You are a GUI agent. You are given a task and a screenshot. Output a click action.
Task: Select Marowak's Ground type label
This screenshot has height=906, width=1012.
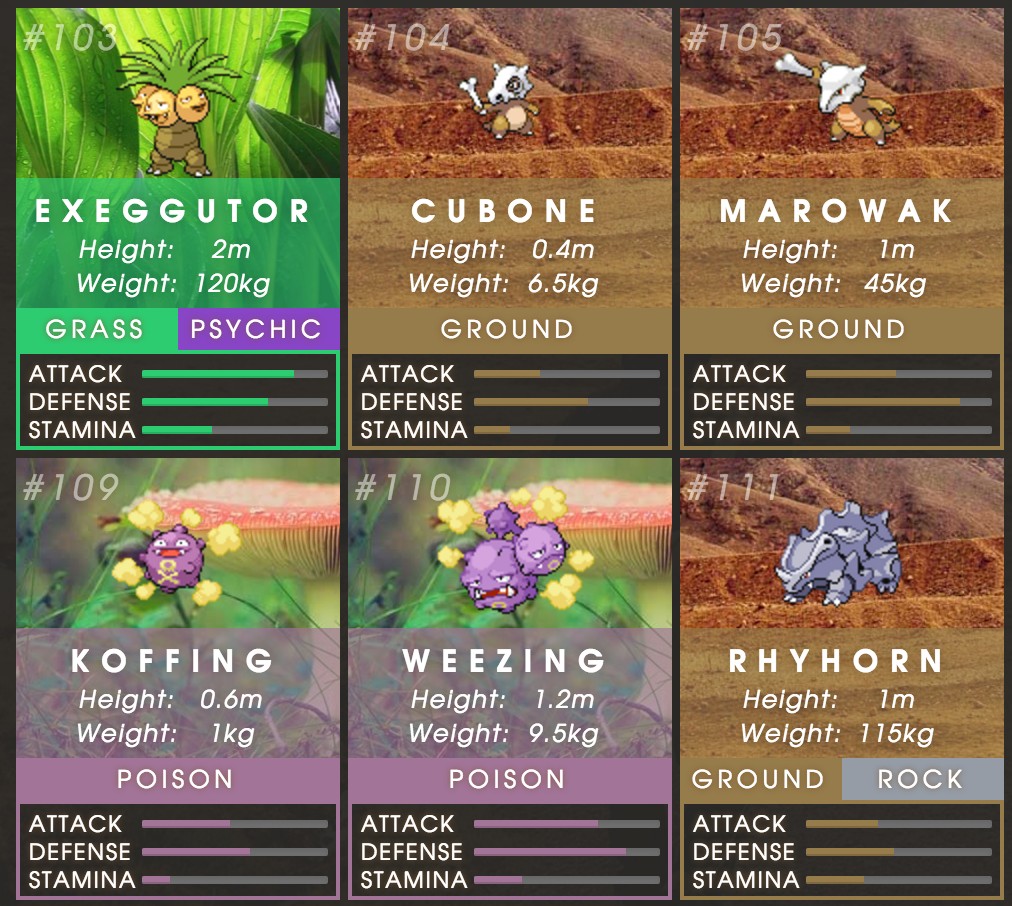click(x=840, y=329)
